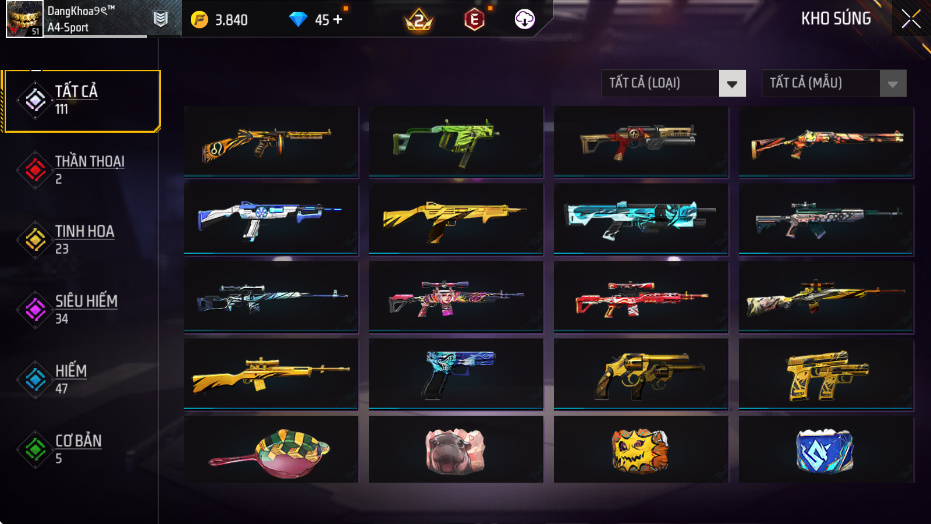This screenshot has height=524, width=931.
Task: Choose the Cơ Bản category
Action: [x=80, y=448]
